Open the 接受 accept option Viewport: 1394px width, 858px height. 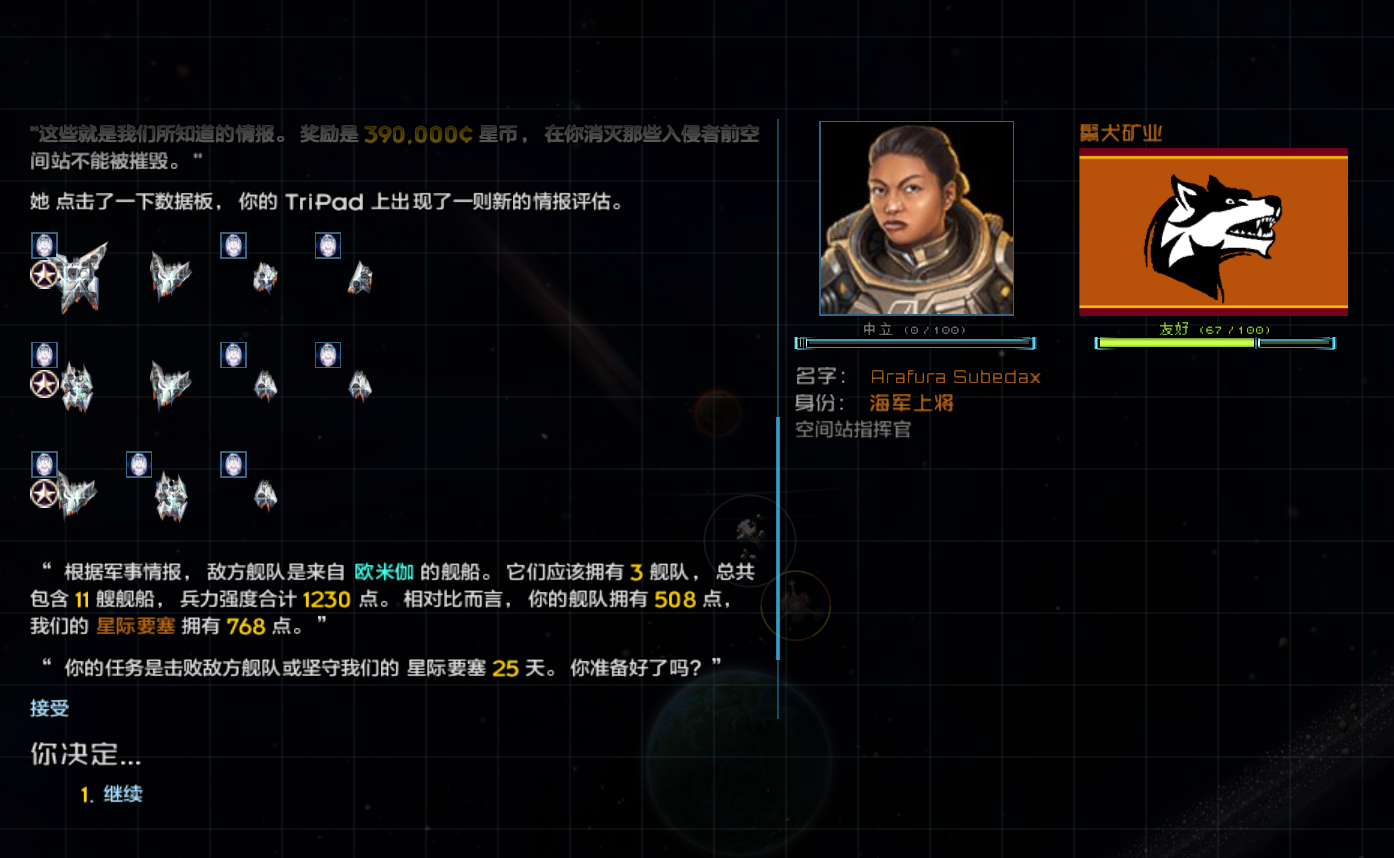(49, 708)
